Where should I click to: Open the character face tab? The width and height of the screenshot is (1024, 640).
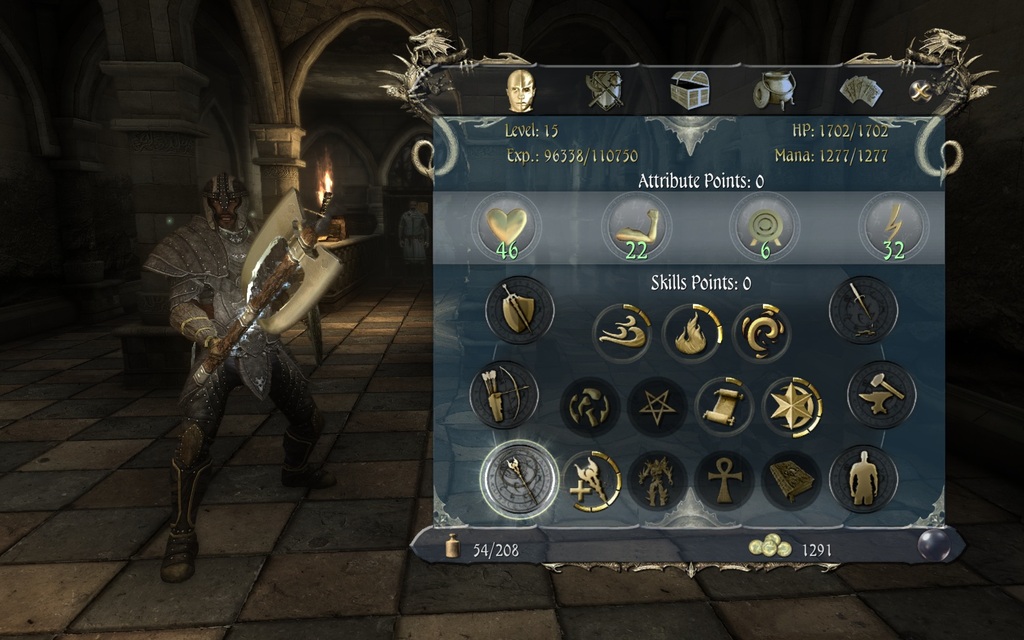[x=520, y=91]
